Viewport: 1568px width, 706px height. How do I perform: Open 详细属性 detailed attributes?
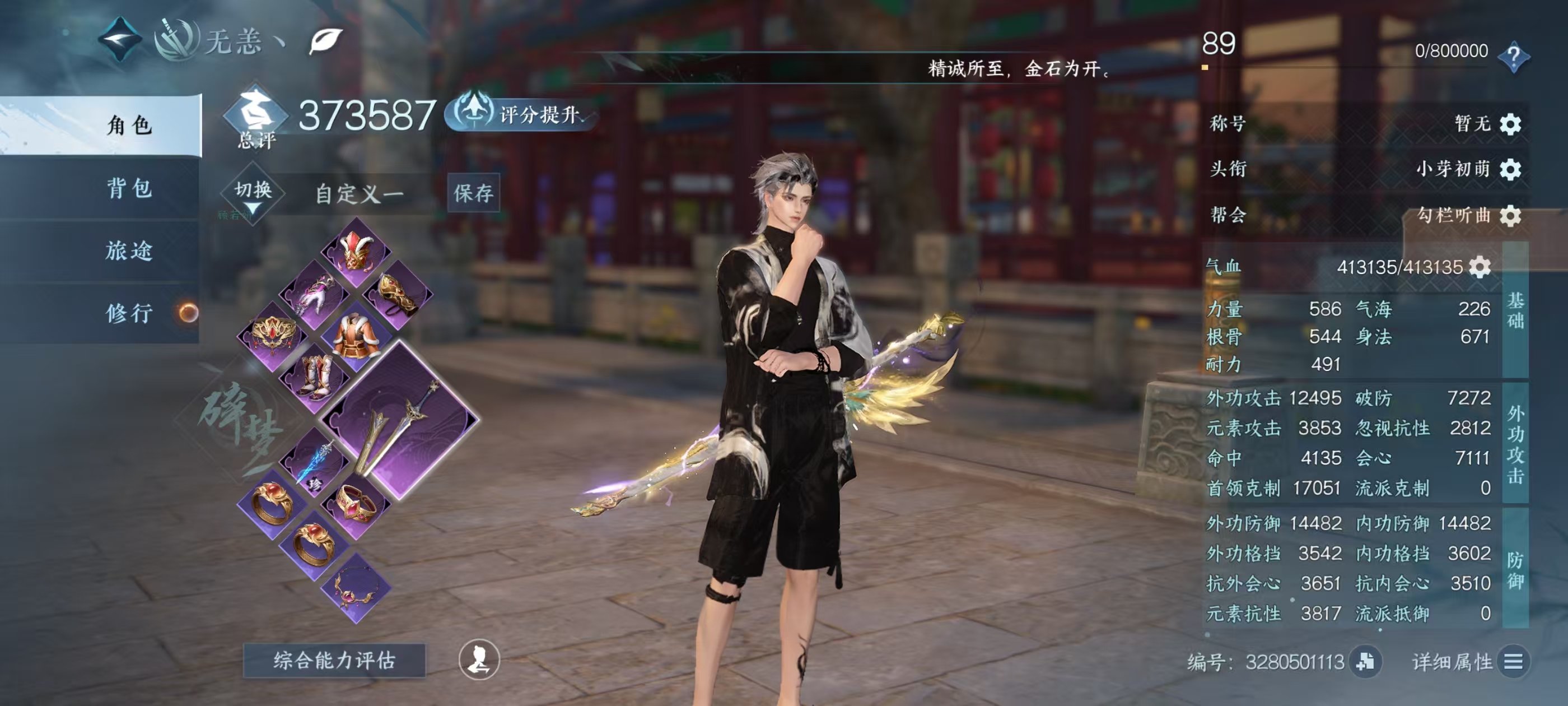1513,662
